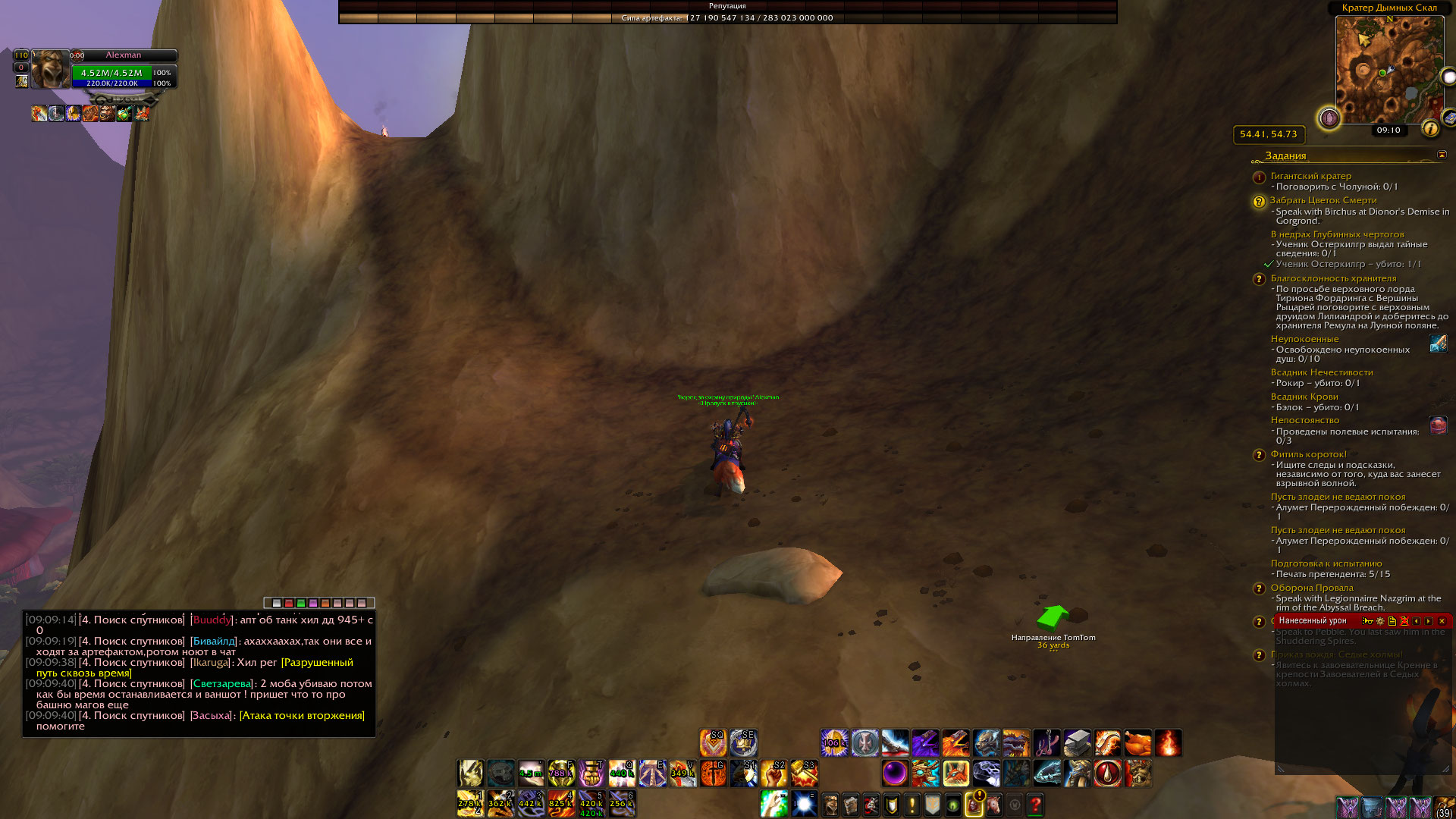
Task: Activate the purple orb ability
Action: [x=895, y=773]
